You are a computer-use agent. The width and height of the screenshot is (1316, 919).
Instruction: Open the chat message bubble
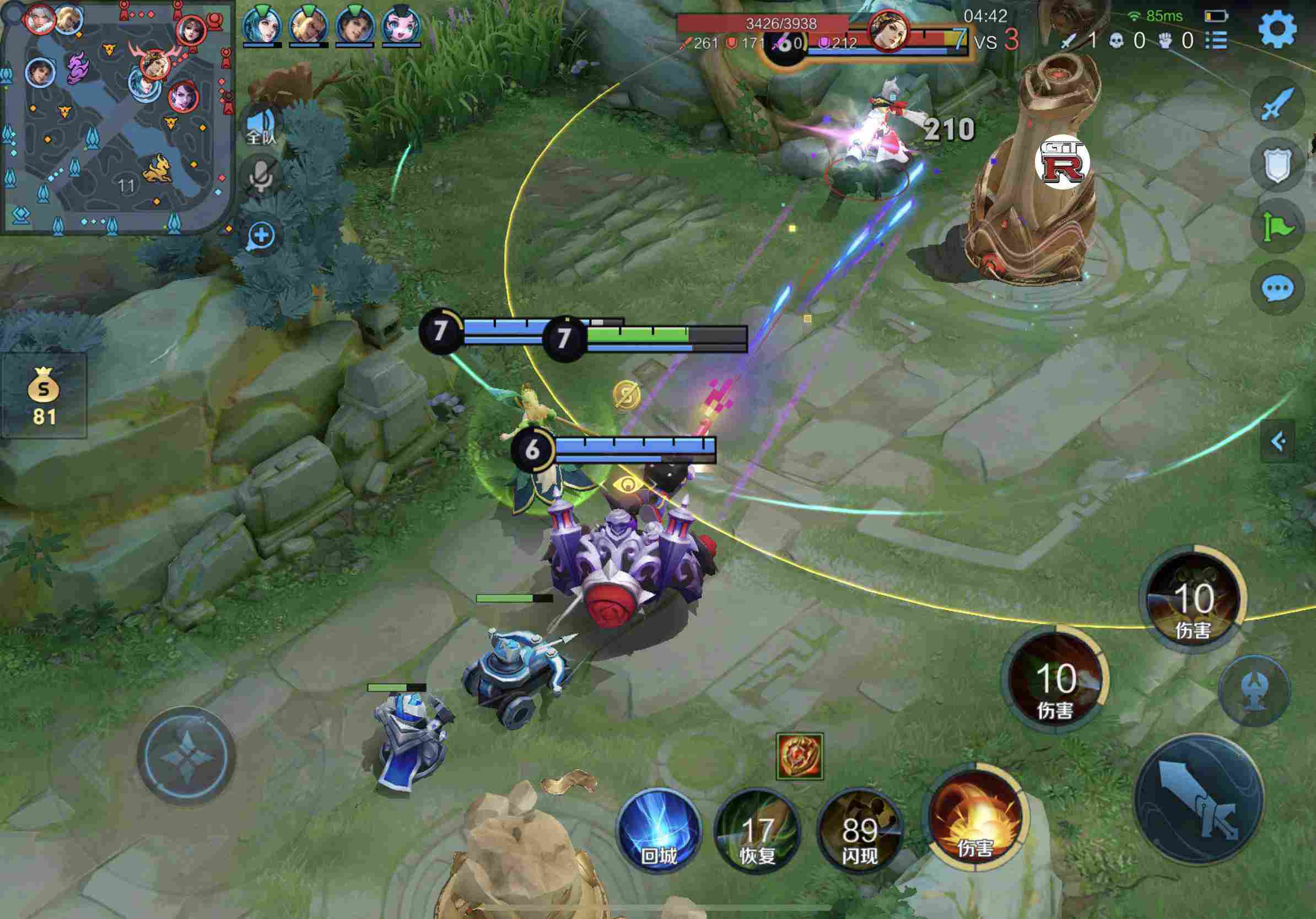[1277, 288]
